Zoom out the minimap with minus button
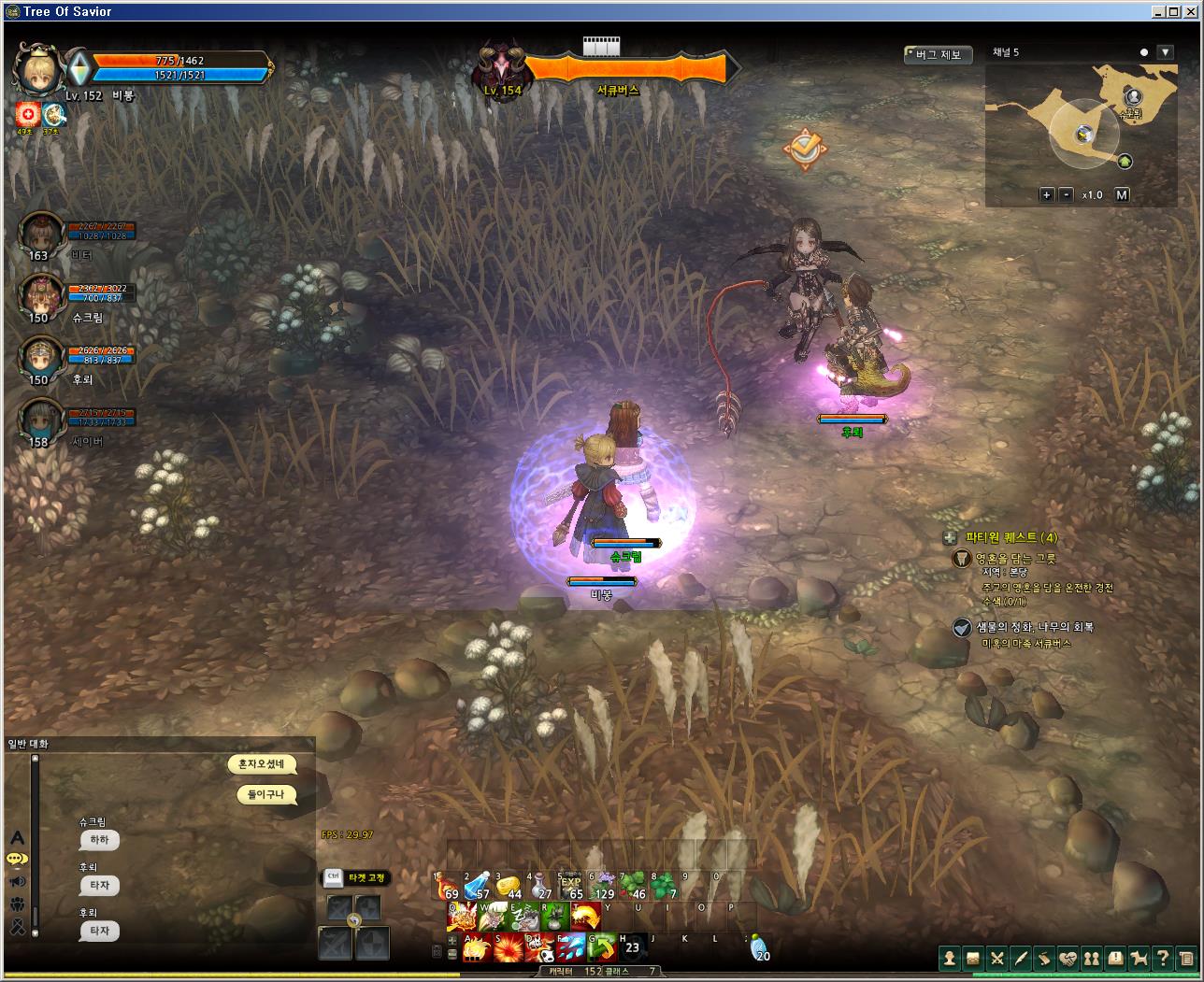Screen dimensions: 1204x982 pos(1067,194)
